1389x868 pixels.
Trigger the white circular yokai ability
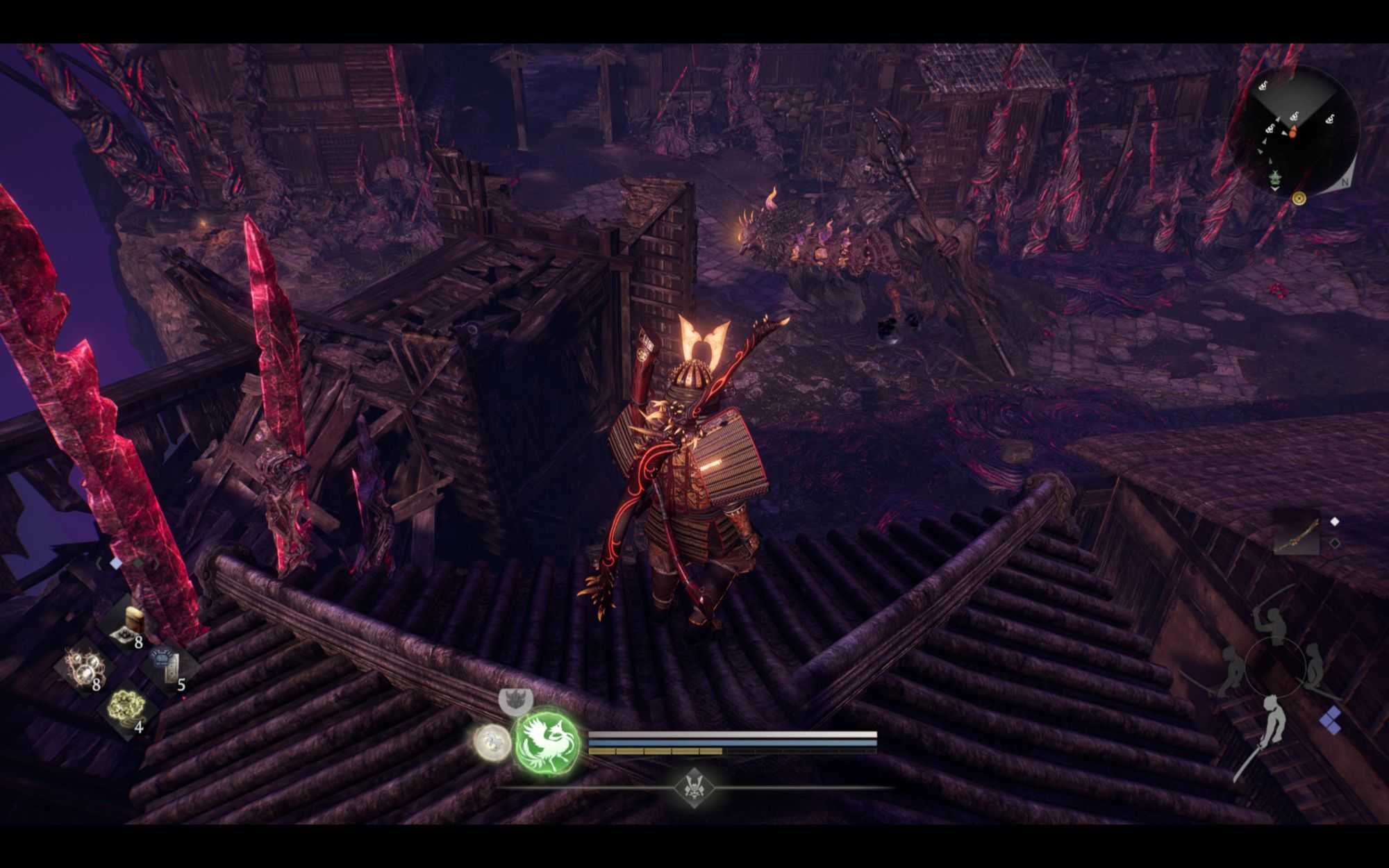point(492,741)
